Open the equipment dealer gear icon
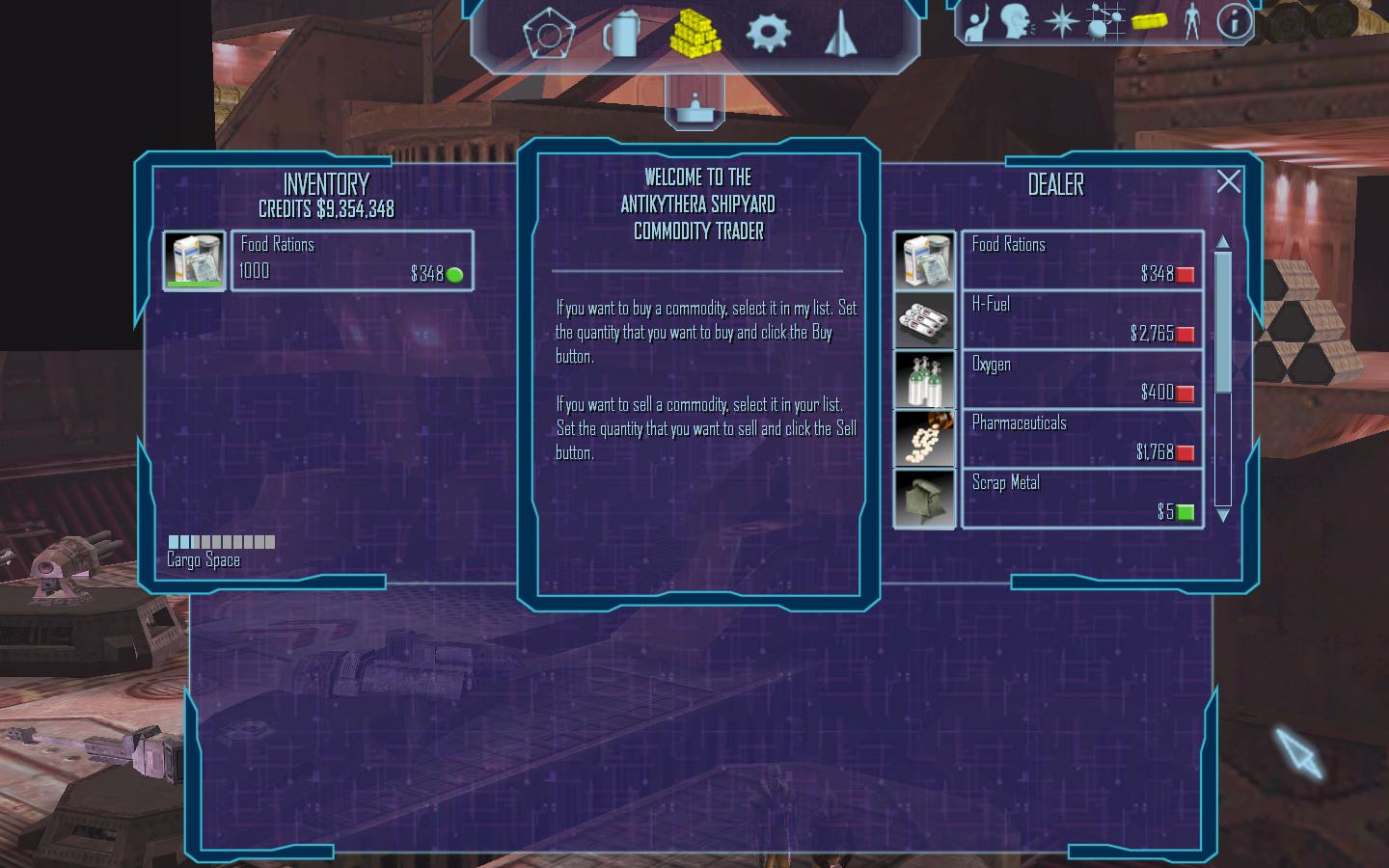The height and width of the screenshot is (868, 1389). (x=768, y=33)
